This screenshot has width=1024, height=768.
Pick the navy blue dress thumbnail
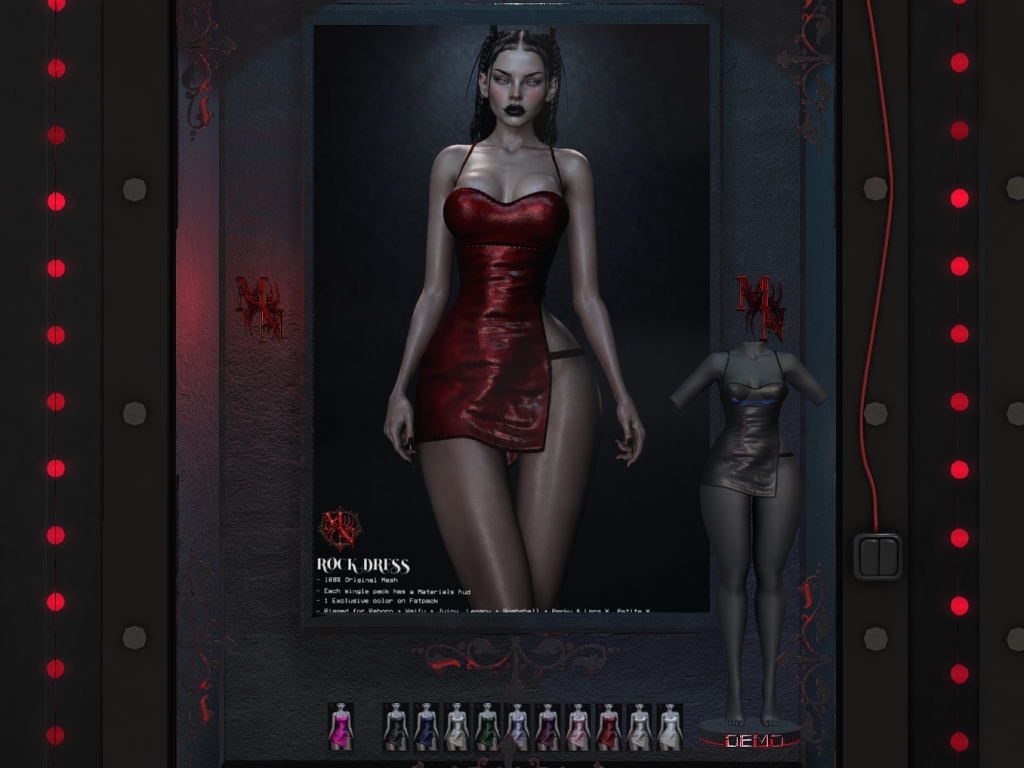click(x=426, y=726)
